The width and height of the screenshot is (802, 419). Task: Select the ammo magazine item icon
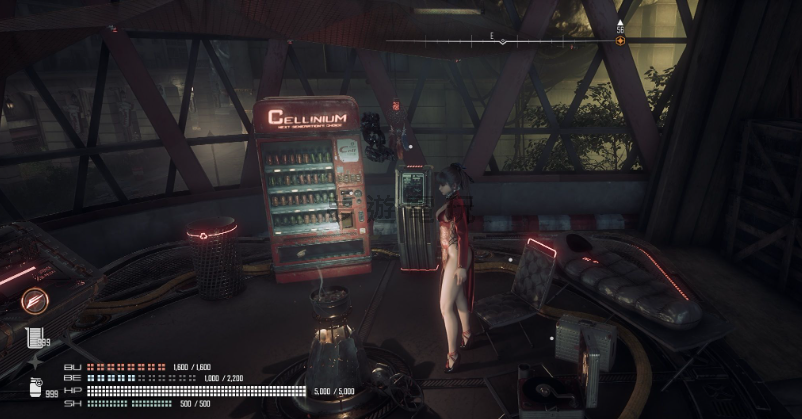pos(34,337)
